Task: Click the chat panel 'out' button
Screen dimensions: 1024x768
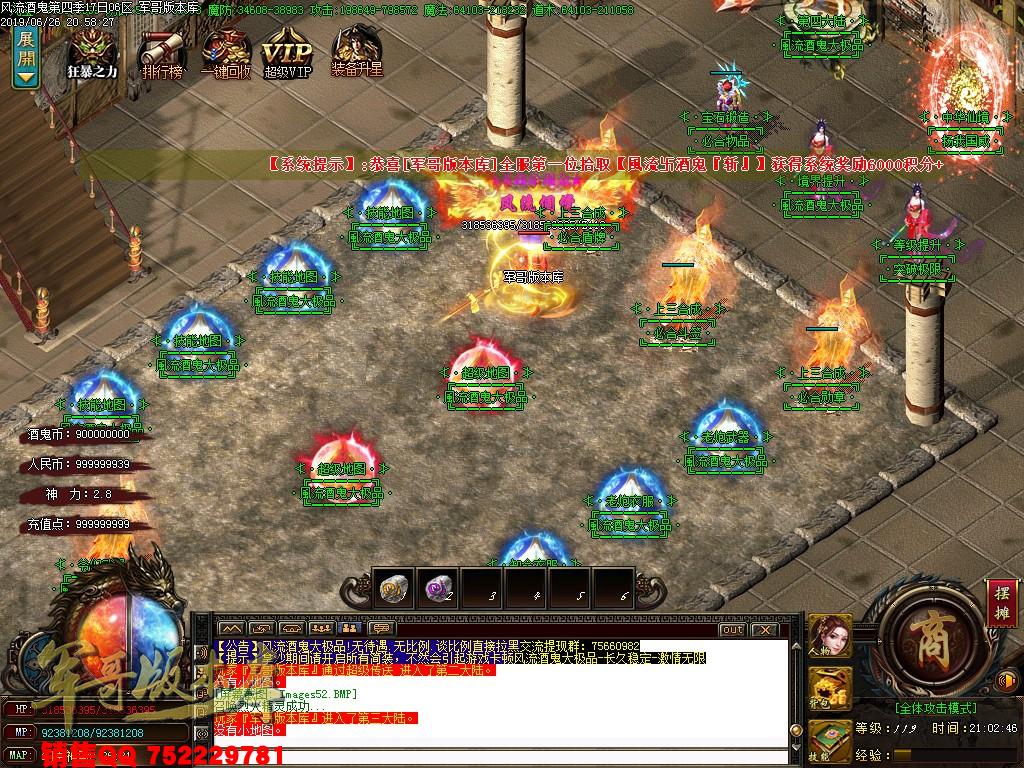Action: [732, 630]
